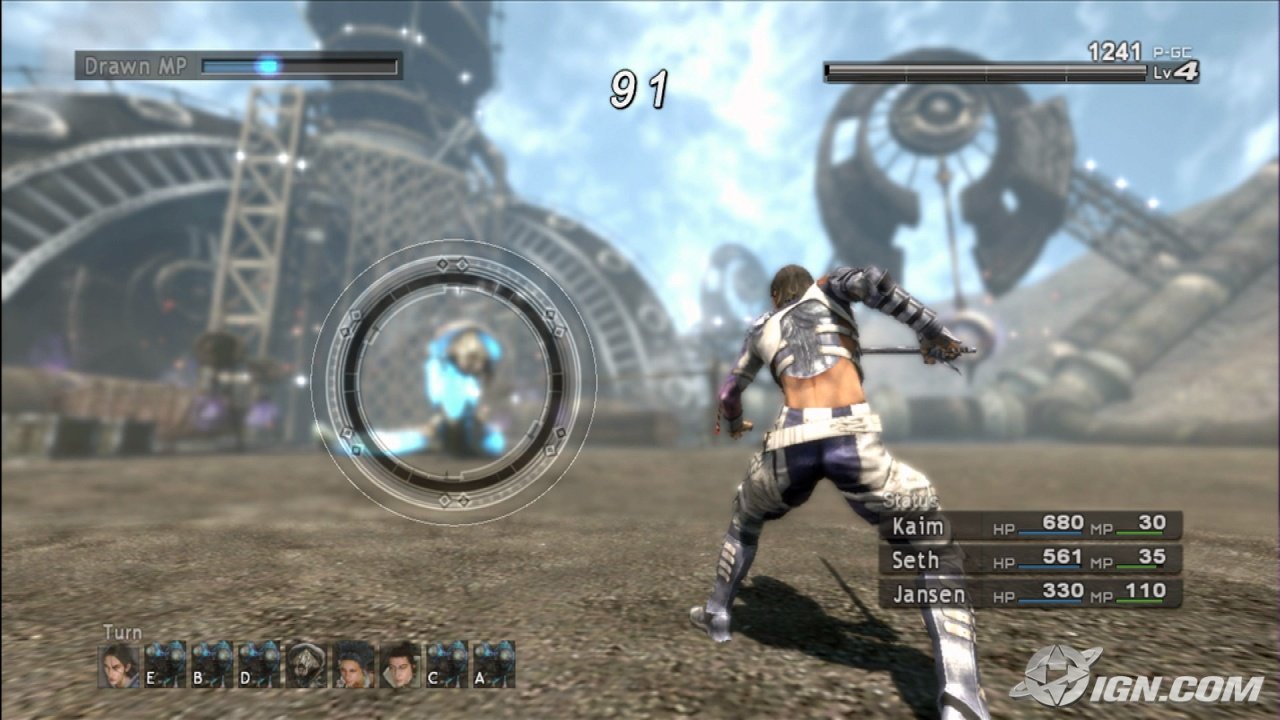This screenshot has width=1280, height=720.
Task: Select enemy A's turn order icon
Action: click(494, 664)
